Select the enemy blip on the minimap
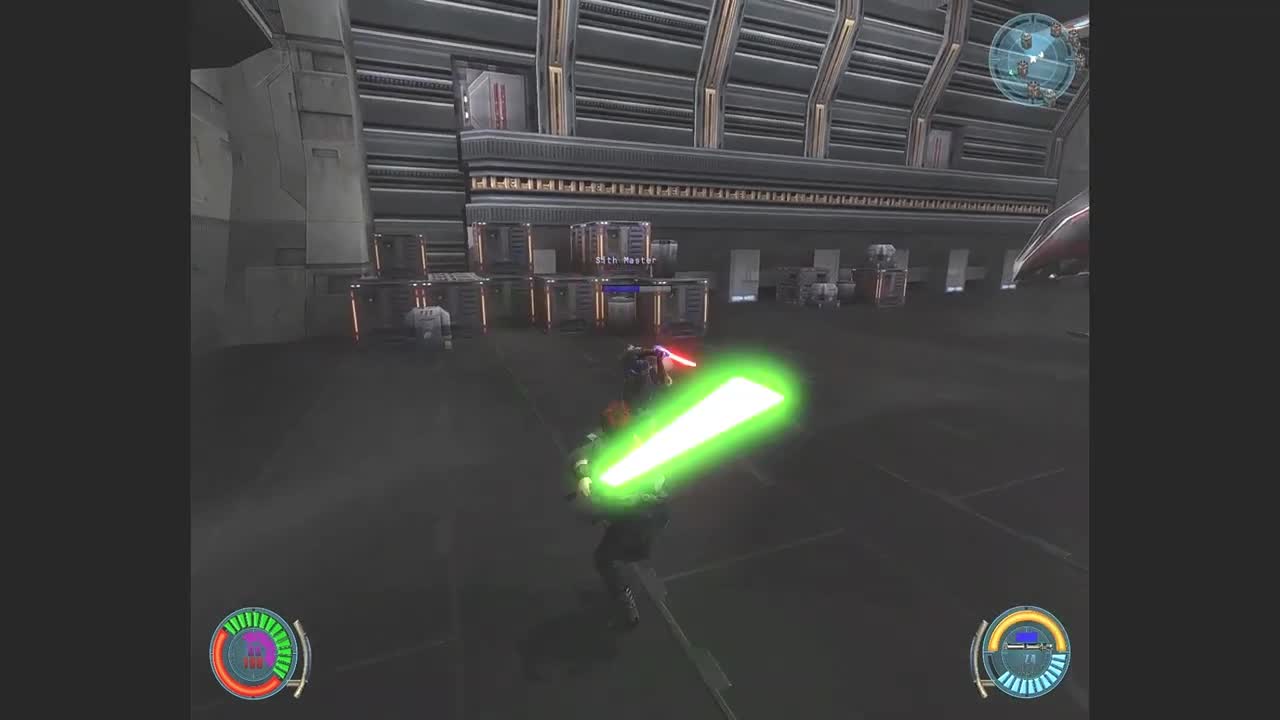The height and width of the screenshot is (720, 1280). (1023, 68)
